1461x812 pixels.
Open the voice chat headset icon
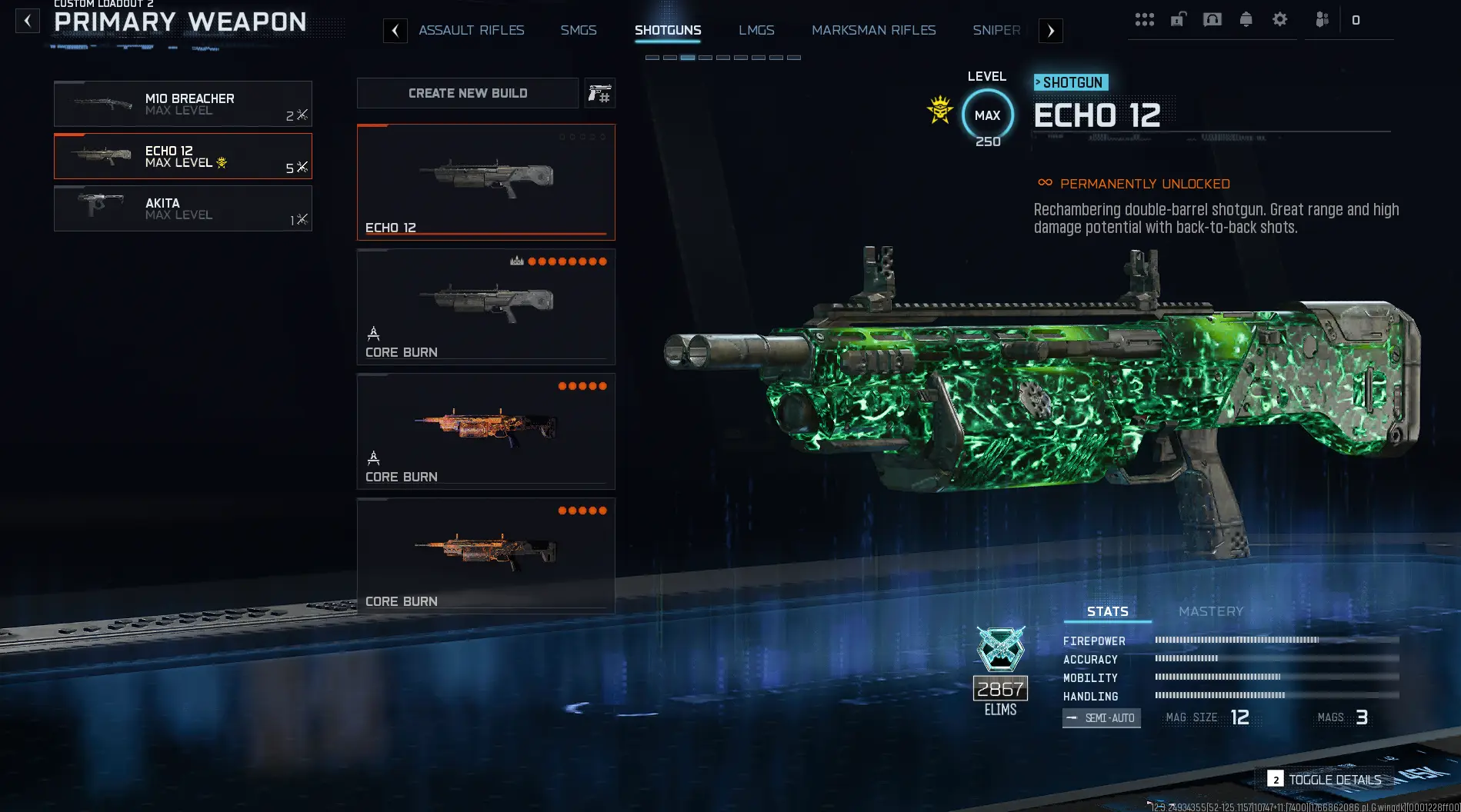pos(1212,19)
